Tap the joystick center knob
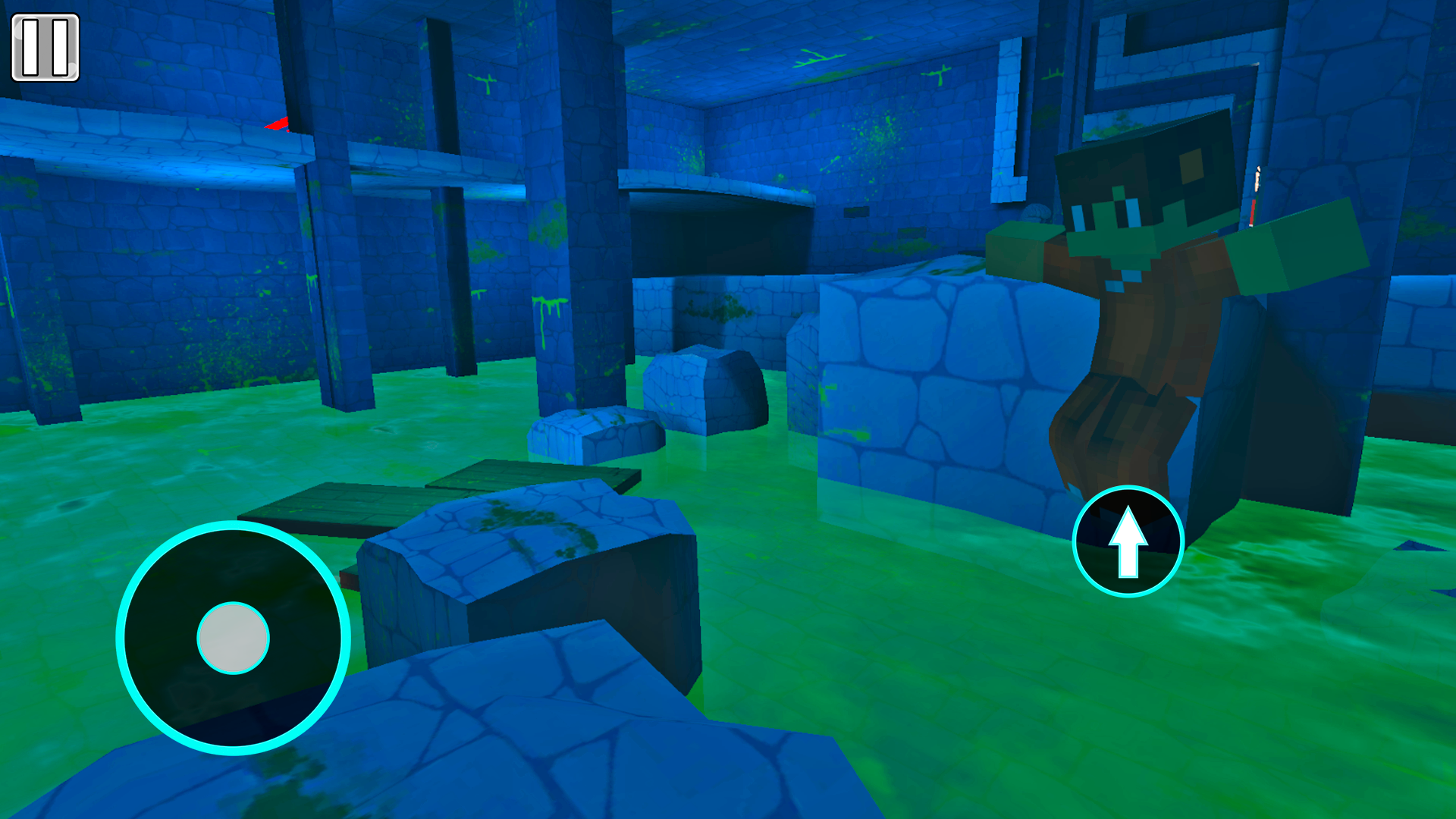 tap(232, 639)
